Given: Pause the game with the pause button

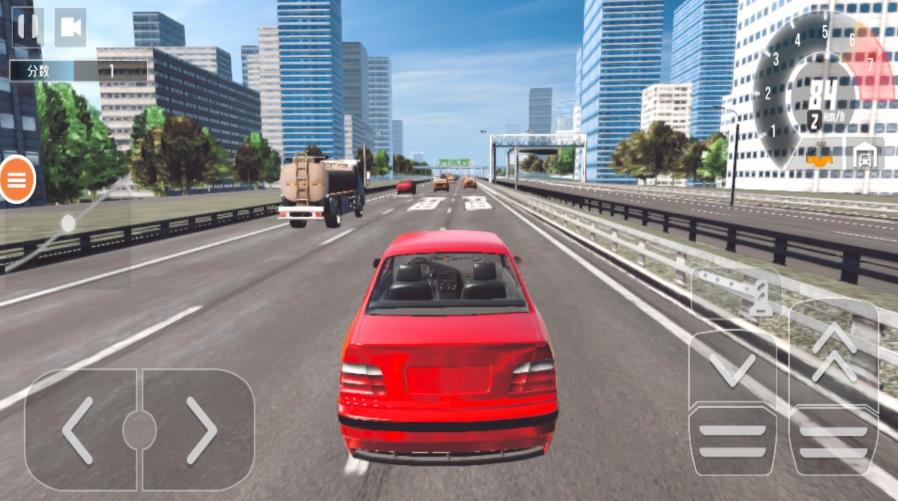Looking at the screenshot, I should [x=27, y=26].
